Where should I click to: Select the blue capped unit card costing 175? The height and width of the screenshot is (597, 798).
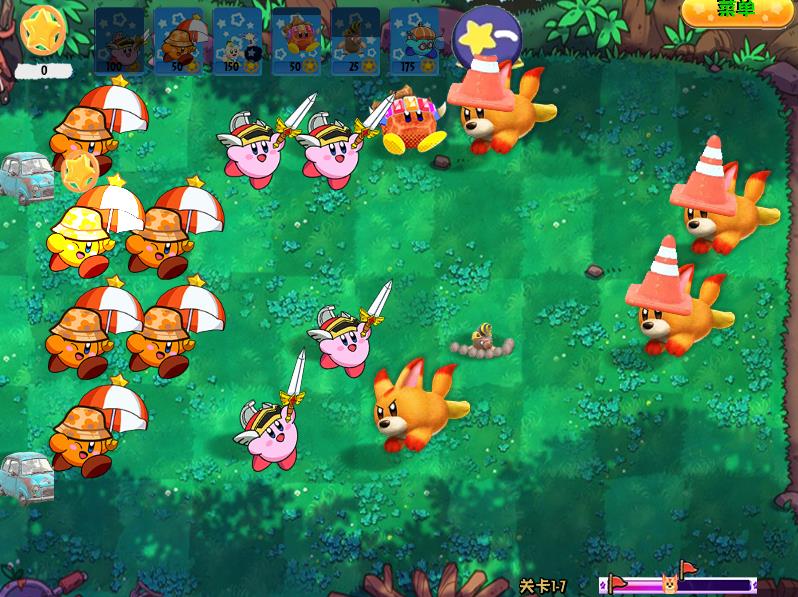pyautogui.click(x=414, y=42)
